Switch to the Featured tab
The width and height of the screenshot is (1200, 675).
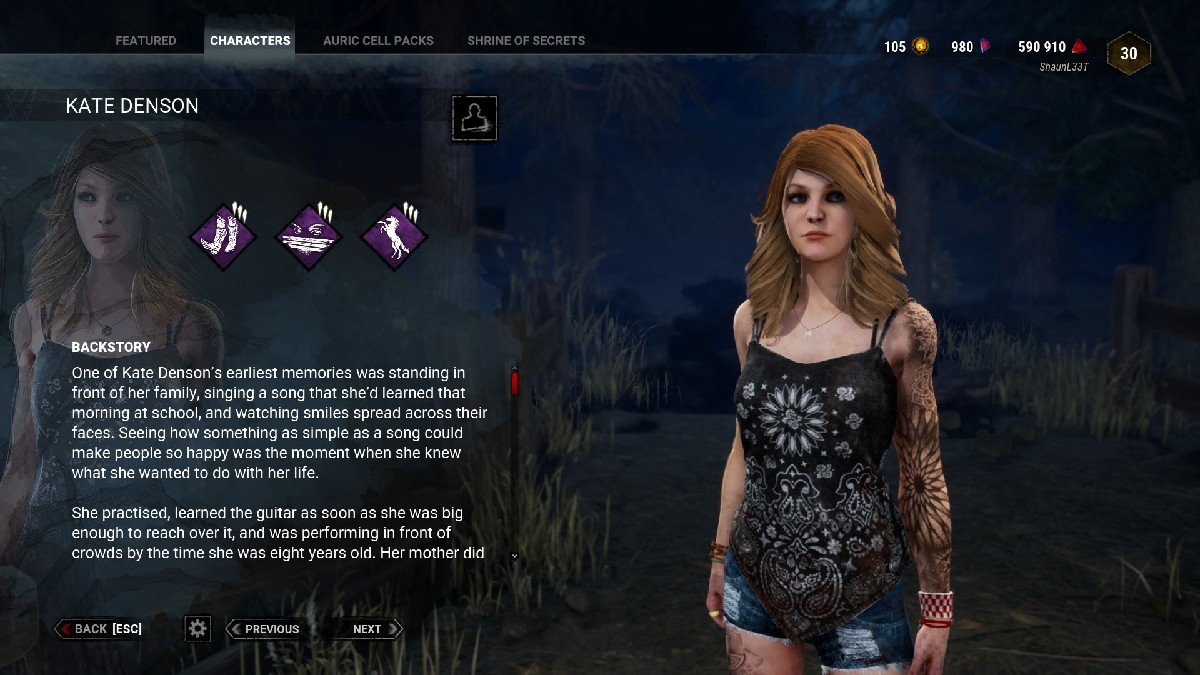coord(146,41)
